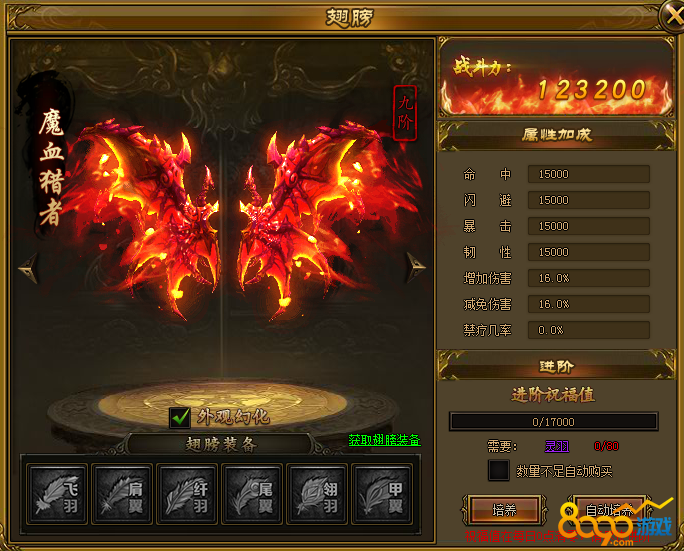Open the 灵羽 required material link
Viewport: 684px width, 551px height.
pos(556,446)
